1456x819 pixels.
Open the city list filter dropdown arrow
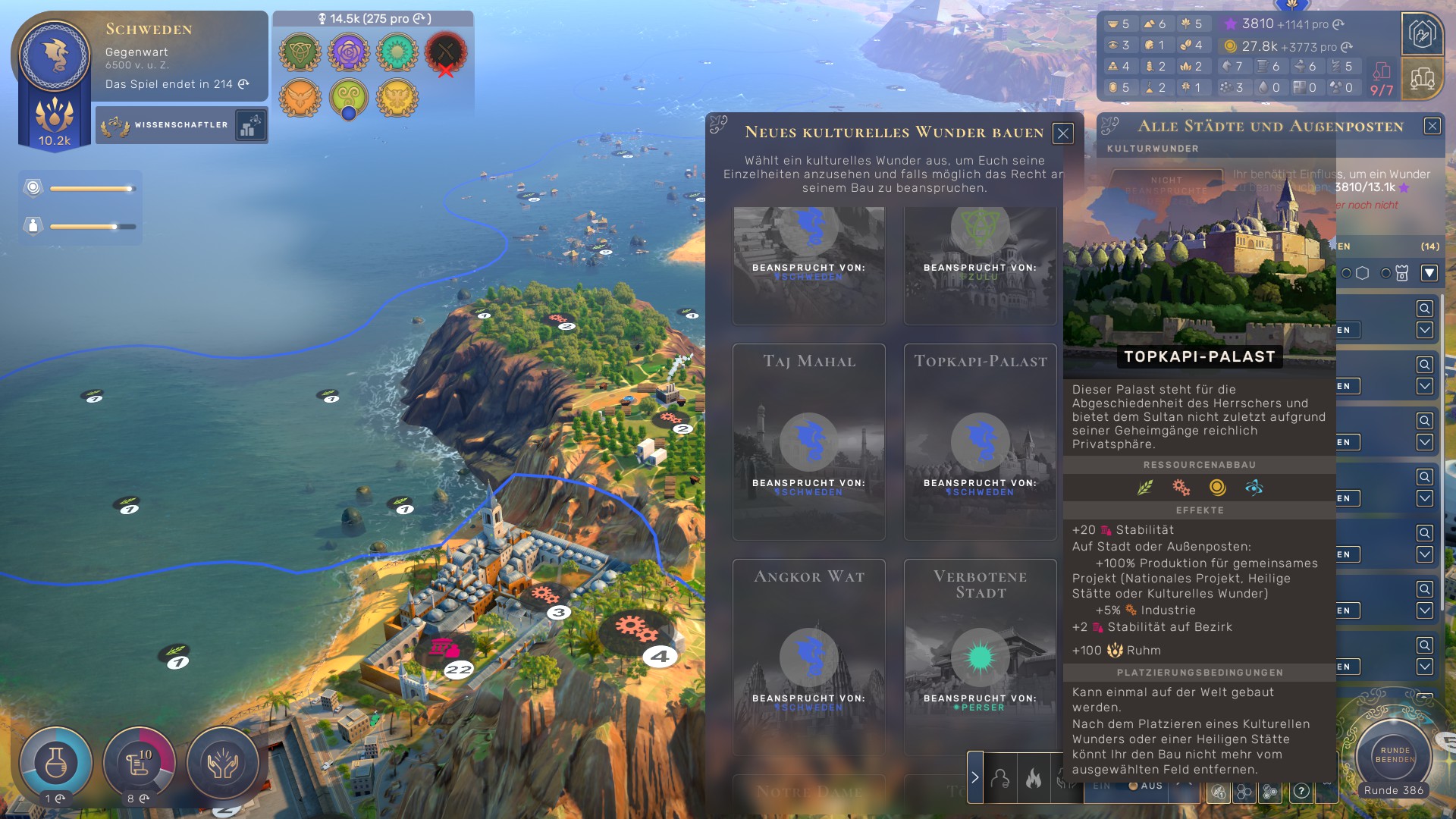(1429, 273)
